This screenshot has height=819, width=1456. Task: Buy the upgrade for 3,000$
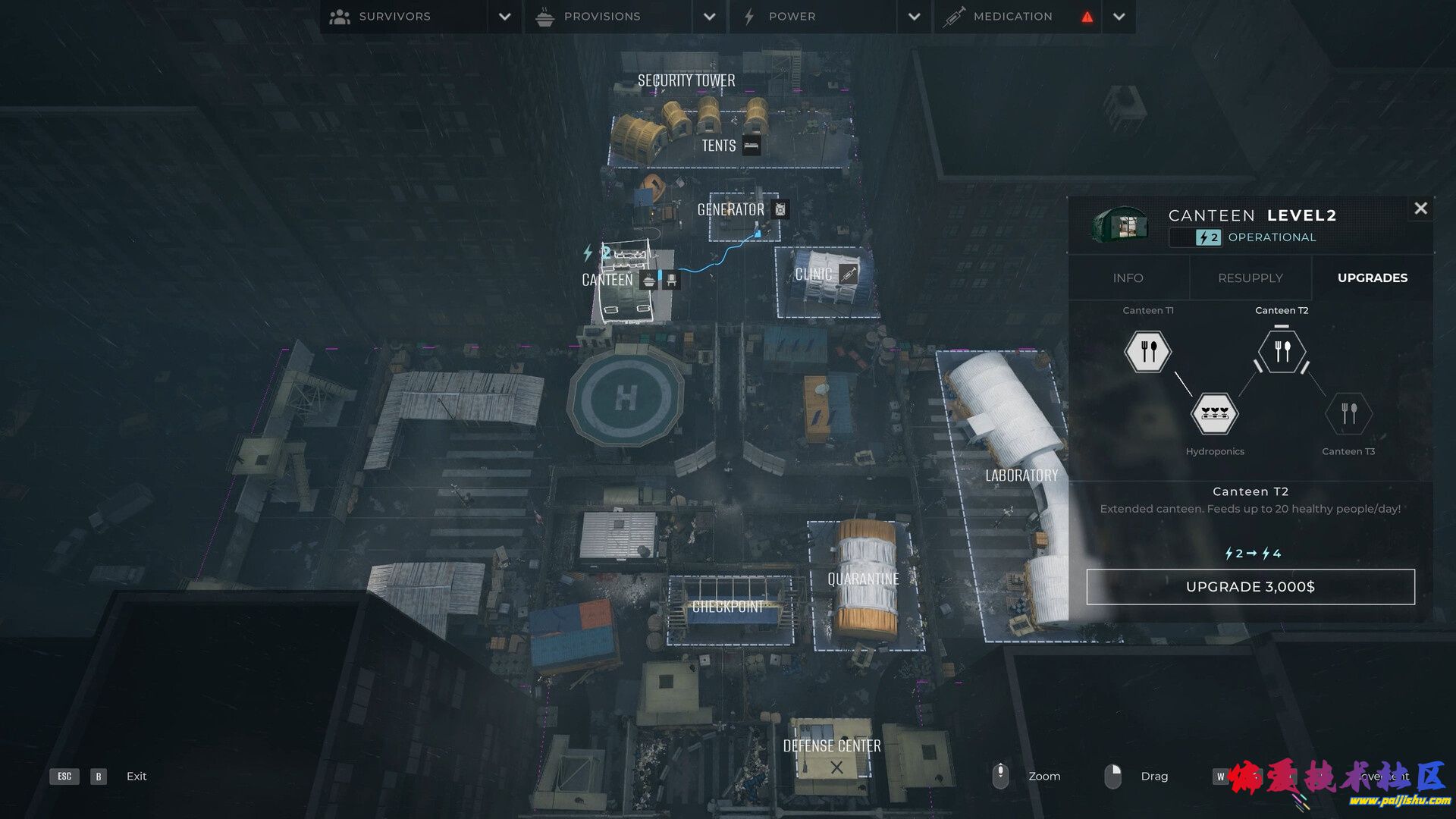tap(1250, 587)
